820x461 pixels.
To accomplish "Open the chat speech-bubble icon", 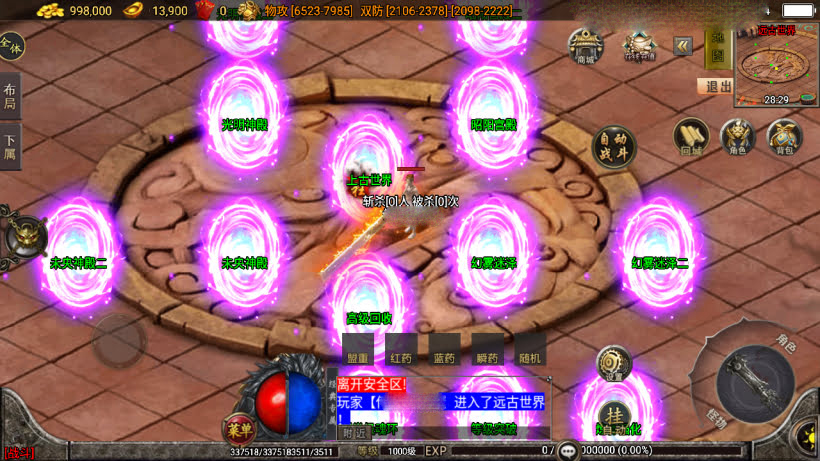I will (568, 451).
